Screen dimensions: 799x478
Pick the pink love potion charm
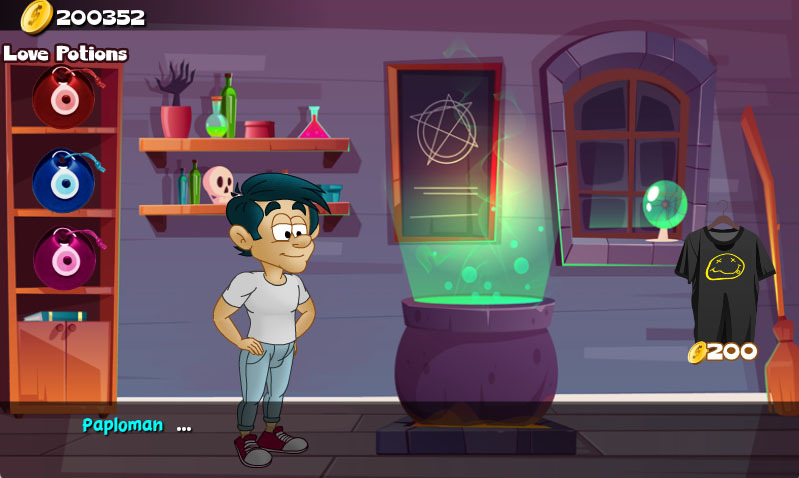63,259
